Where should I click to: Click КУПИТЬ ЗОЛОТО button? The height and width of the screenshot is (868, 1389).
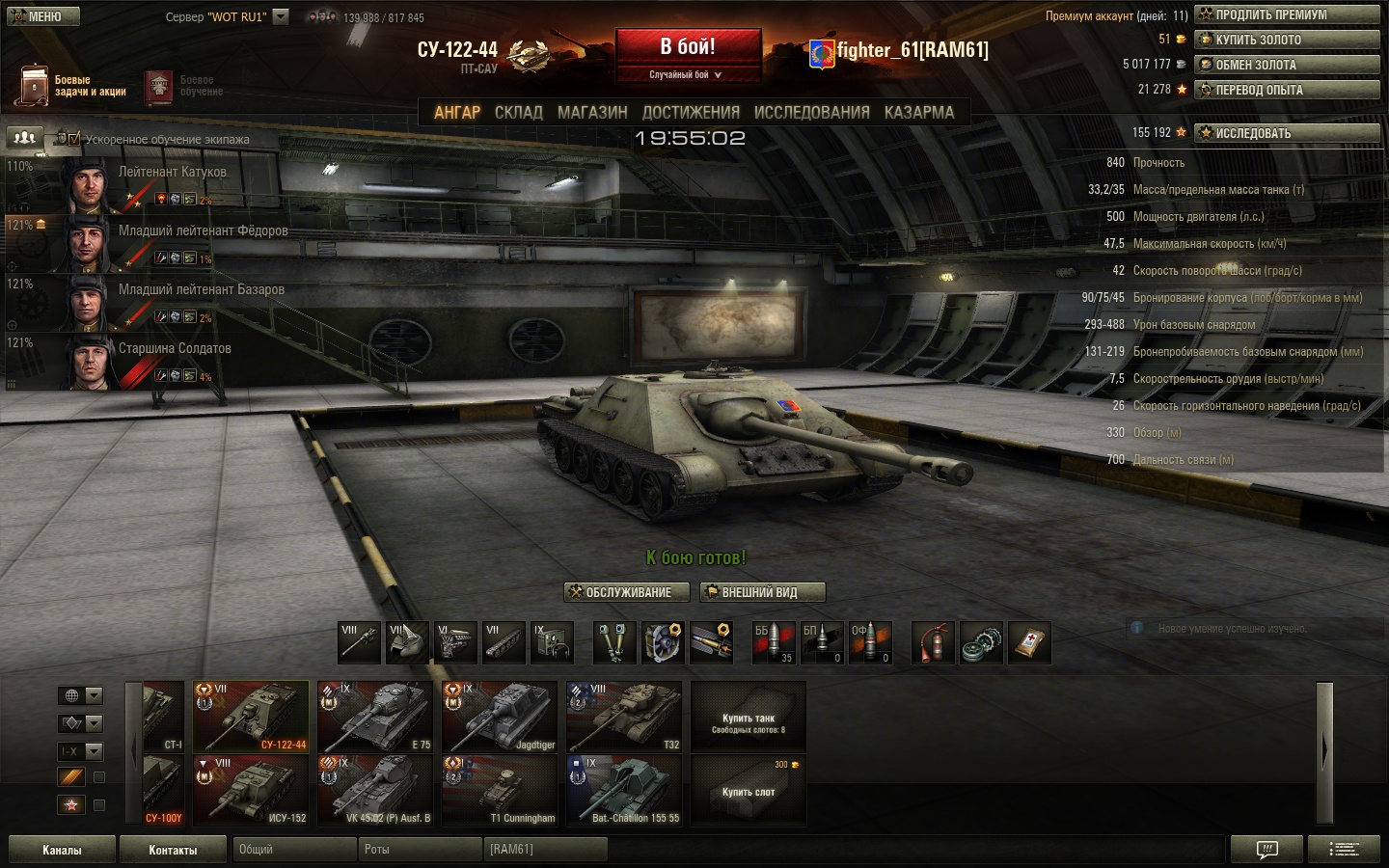point(1287,40)
